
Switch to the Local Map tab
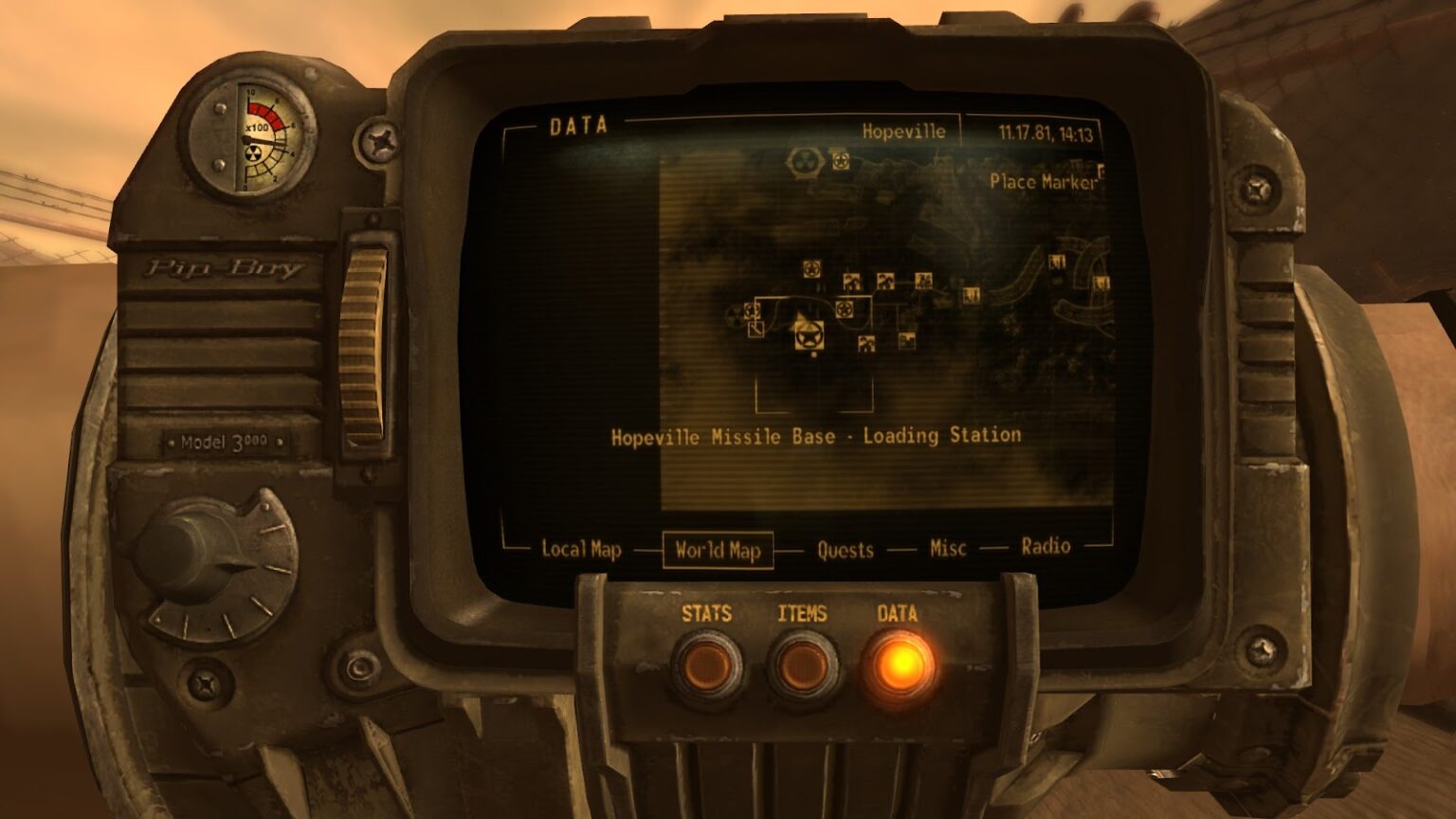(x=581, y=547)
